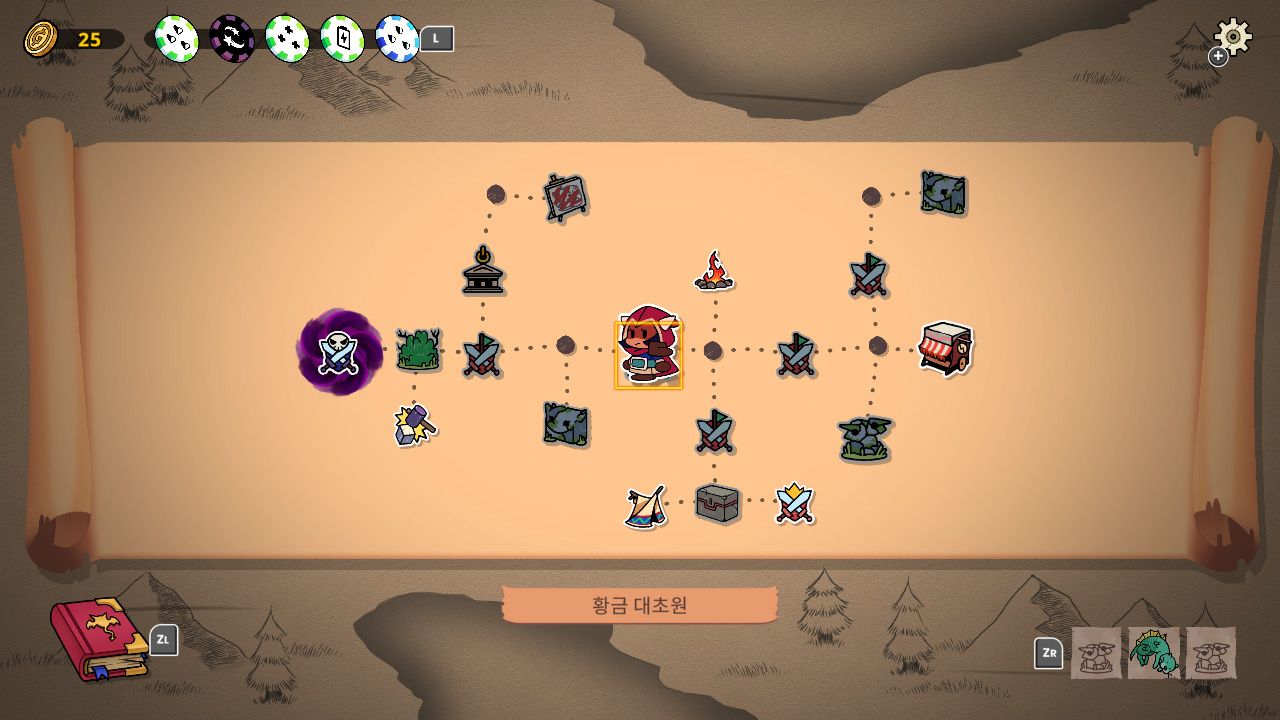Click the red-hooded character marker
Image resolution: width=1280 pixels, height=720 pixels.
(x=648, y=346)
